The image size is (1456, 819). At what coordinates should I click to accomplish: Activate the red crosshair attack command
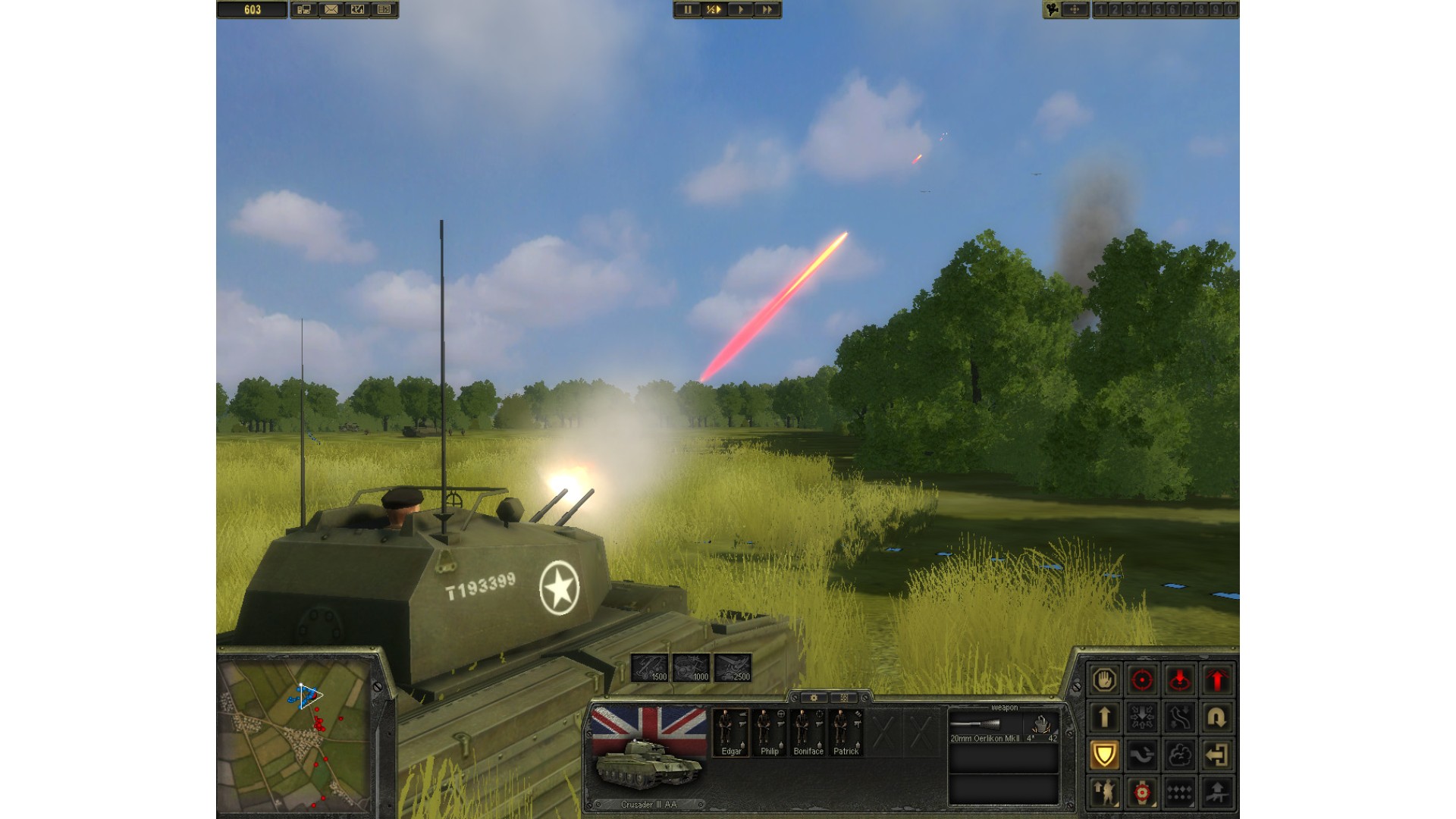coord(1142,679)
